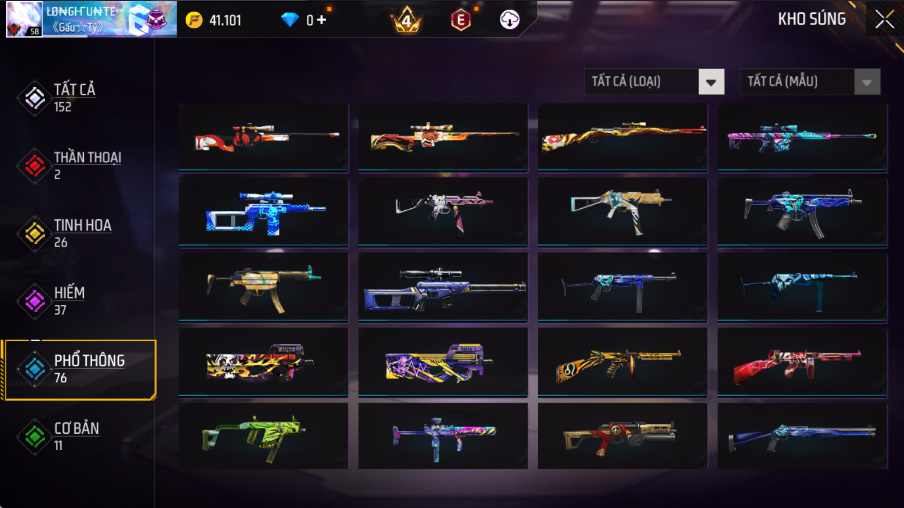
Task: Click the red E hexagon badge icon
Action: click(x=460, y=19)
